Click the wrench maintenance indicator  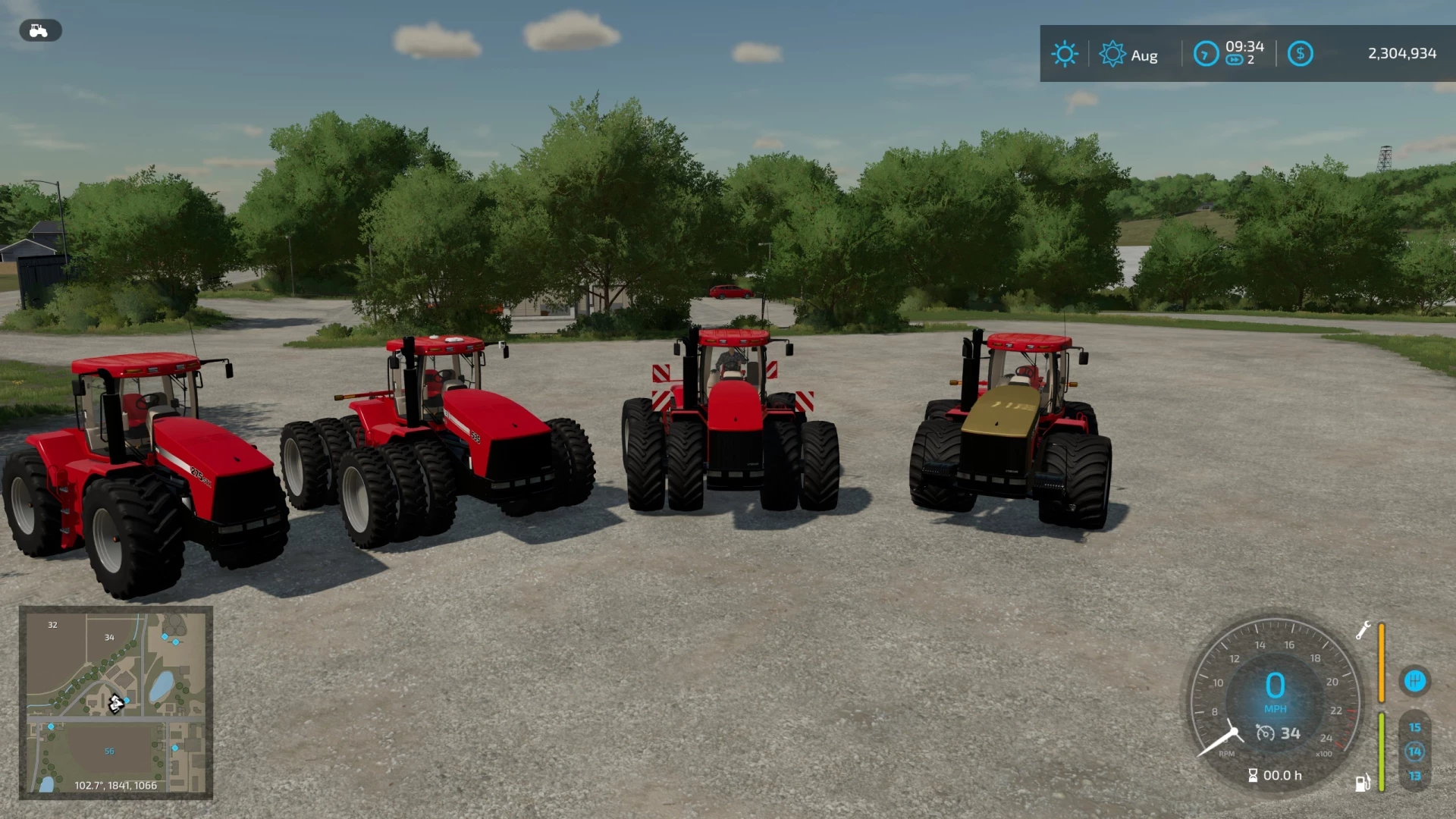[1363, 631]
